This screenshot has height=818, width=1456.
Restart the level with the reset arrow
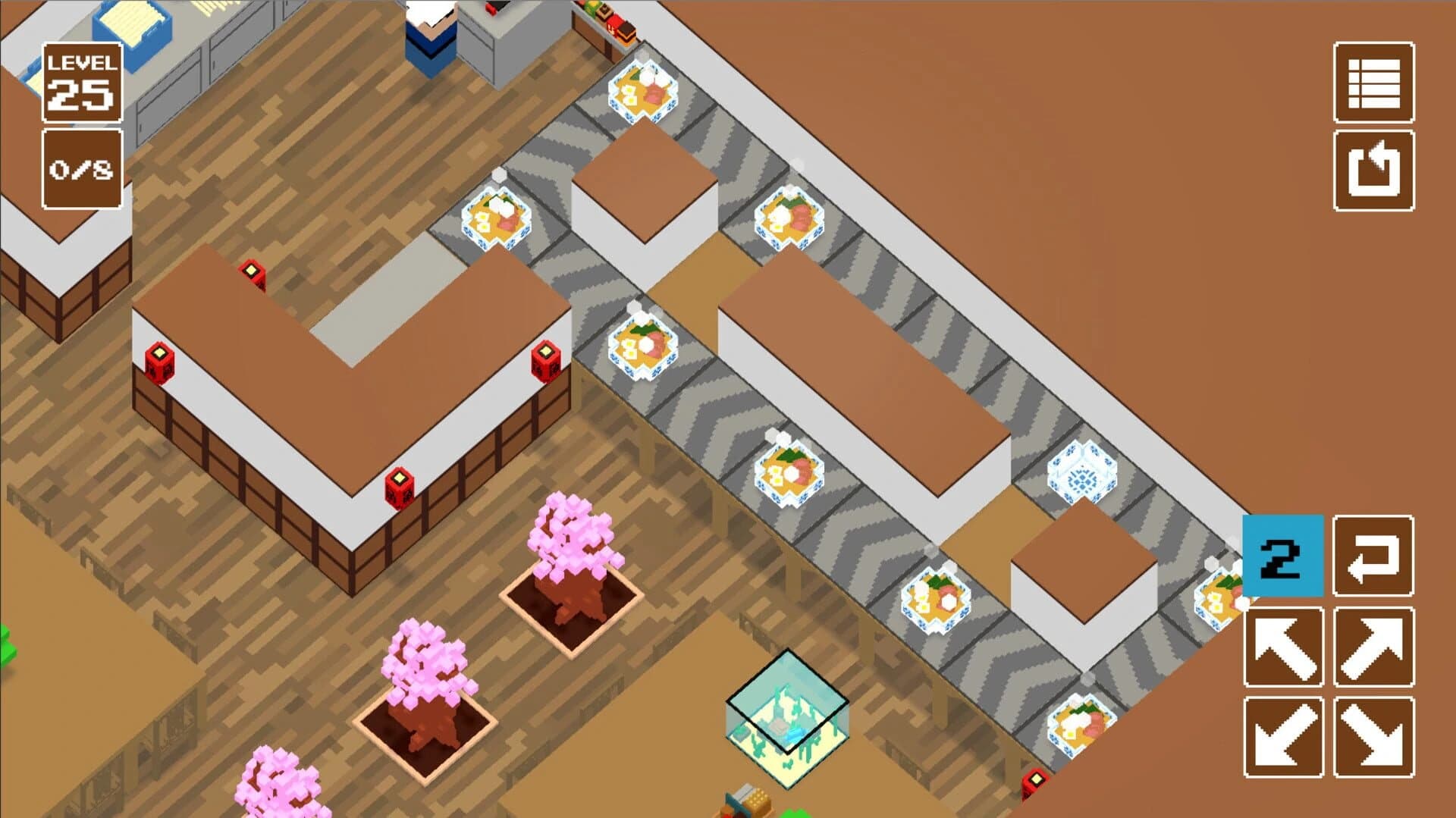point(1373,171)
